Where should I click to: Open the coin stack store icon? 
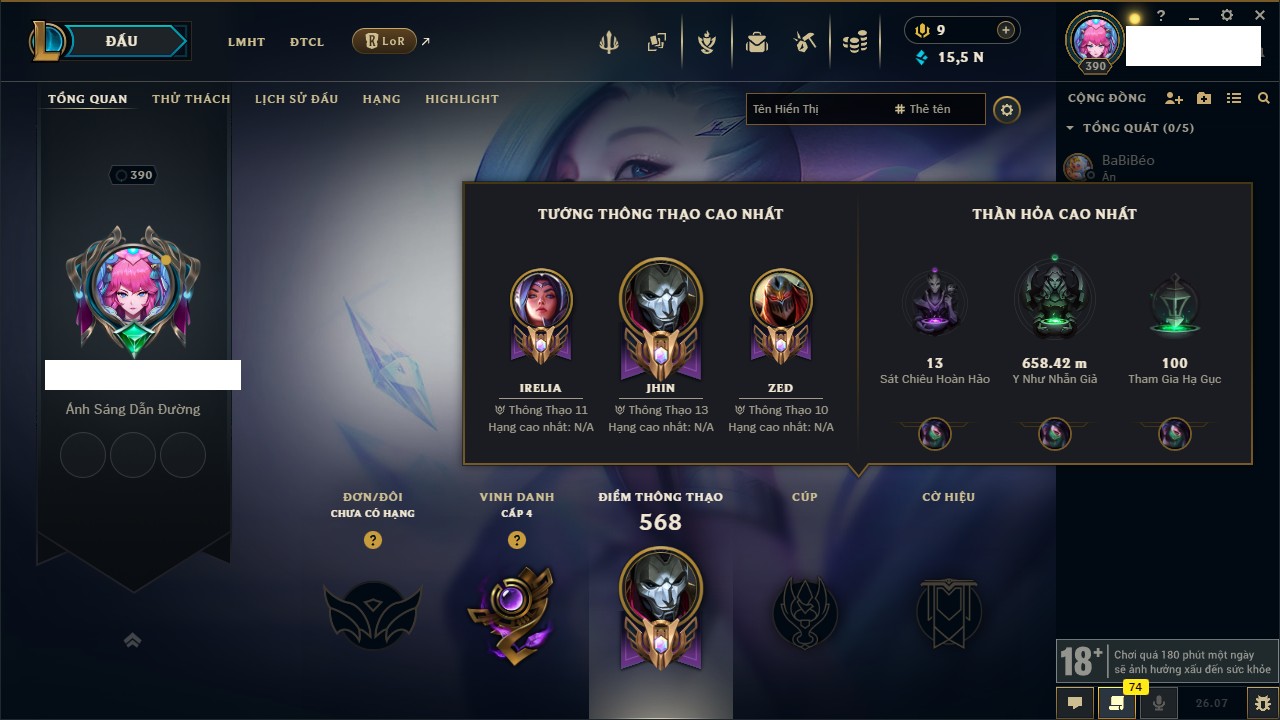point(854,42)
